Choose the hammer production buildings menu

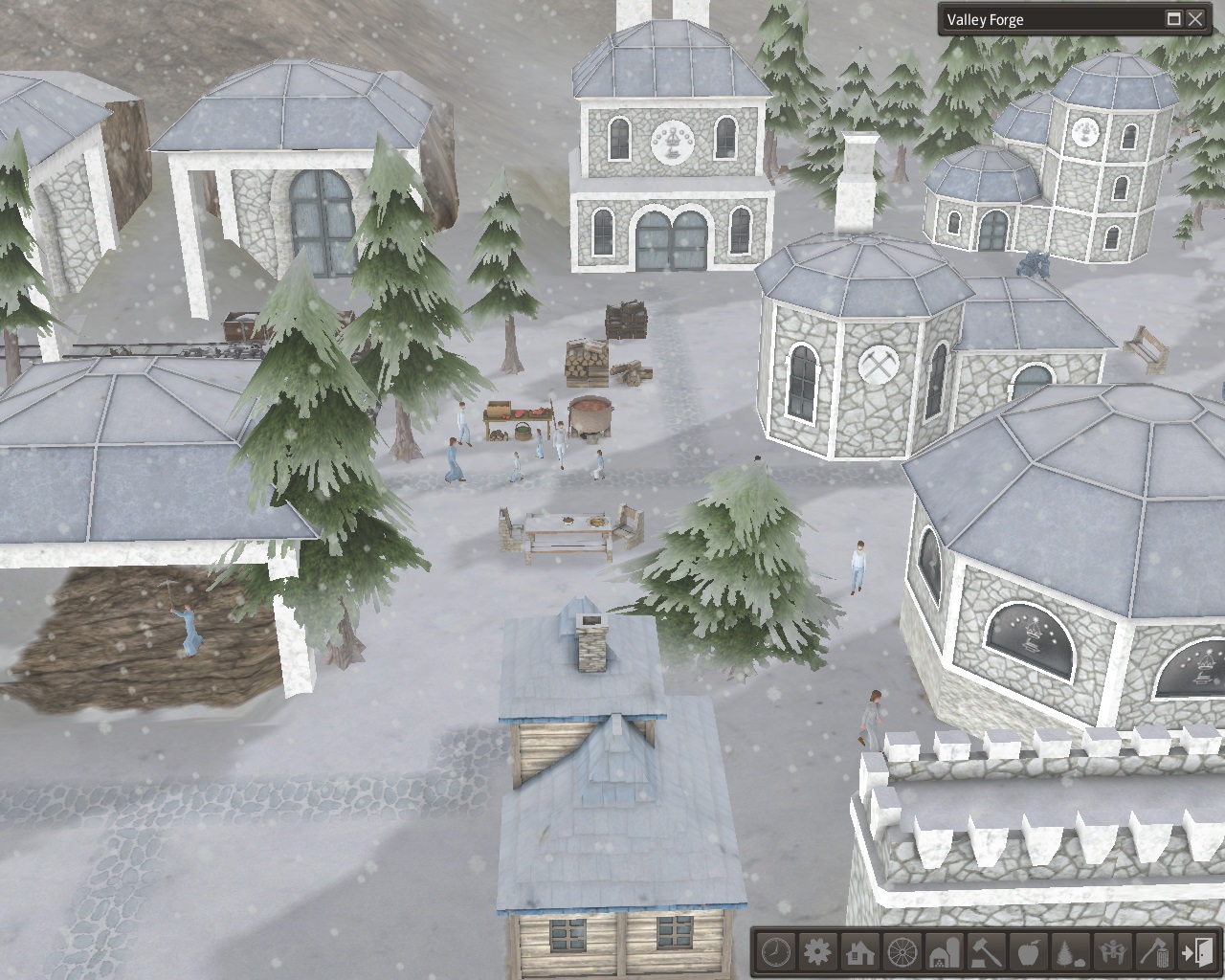tap(987, 952)
